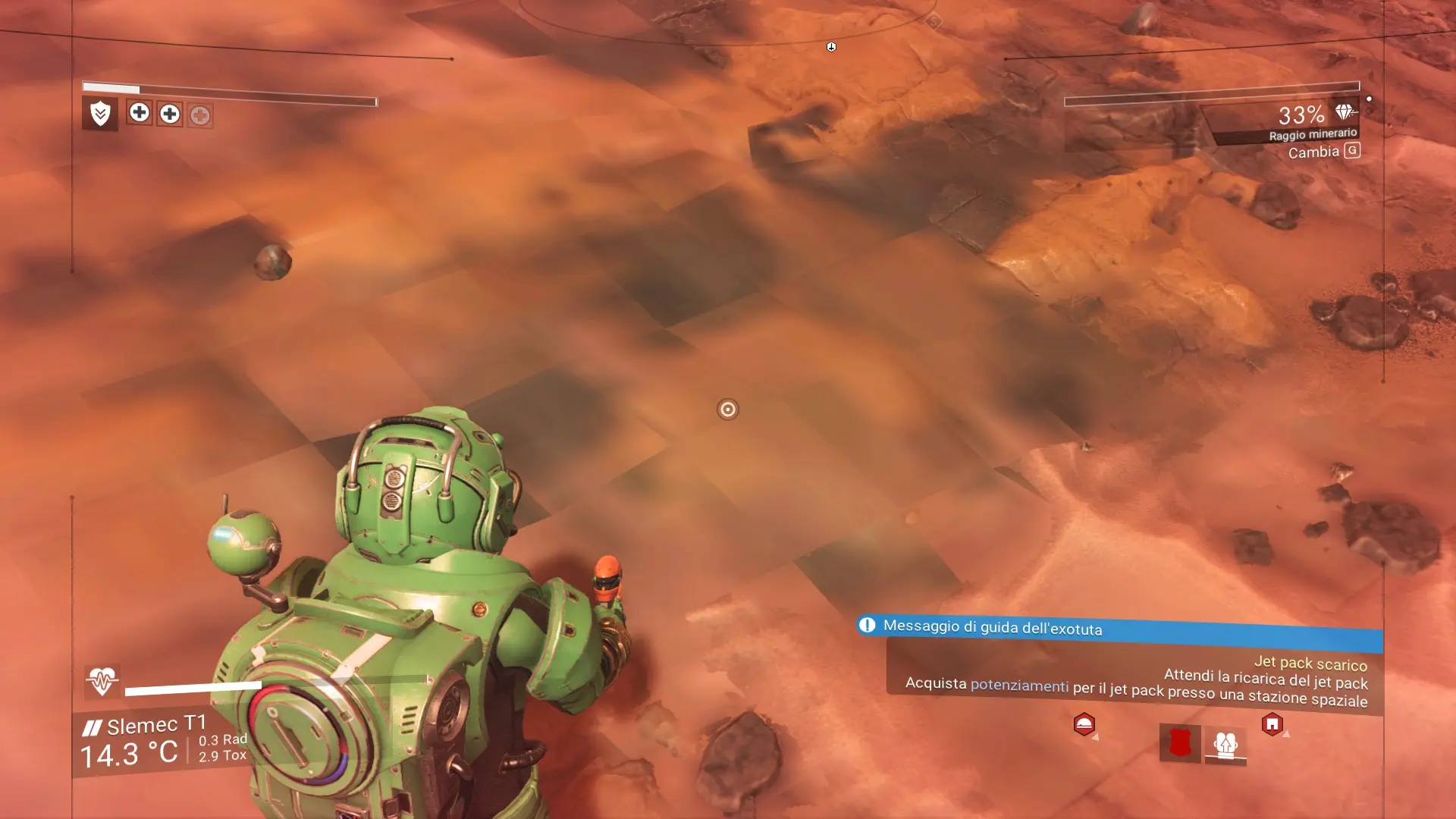Click the mining beam diamond icon

1344,112
